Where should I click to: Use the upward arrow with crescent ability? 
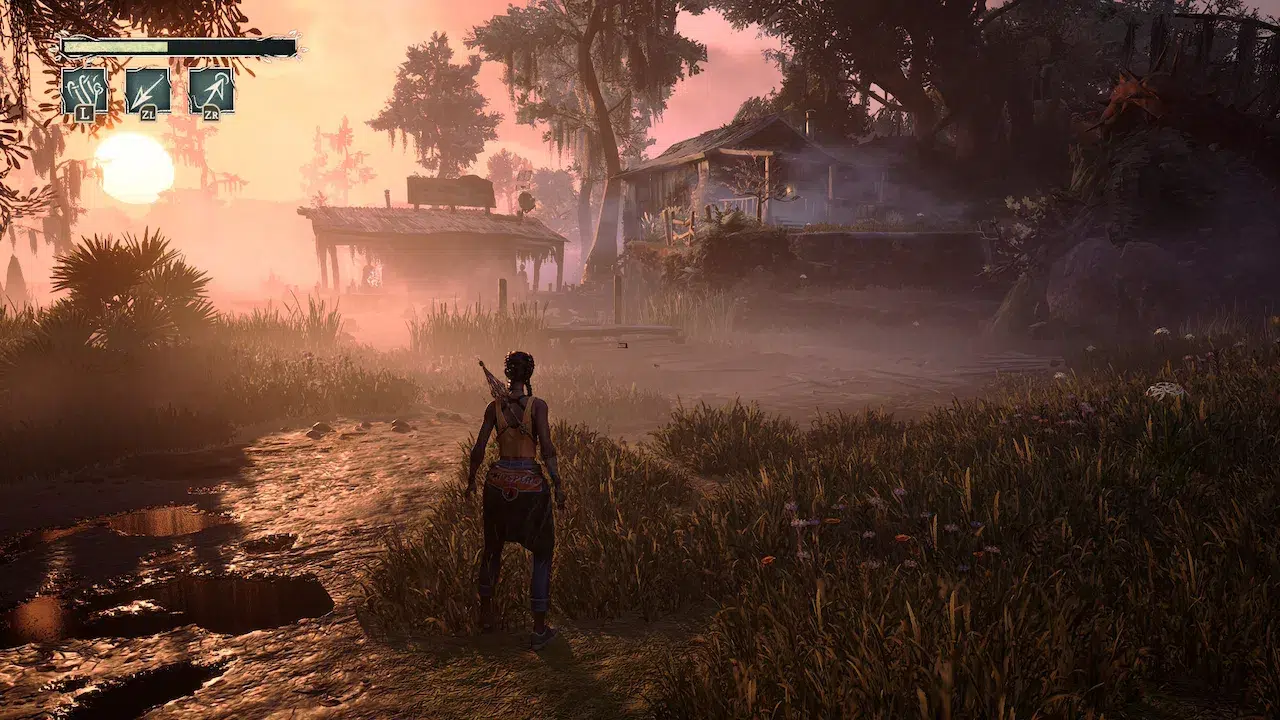click(x=211, y=91)
